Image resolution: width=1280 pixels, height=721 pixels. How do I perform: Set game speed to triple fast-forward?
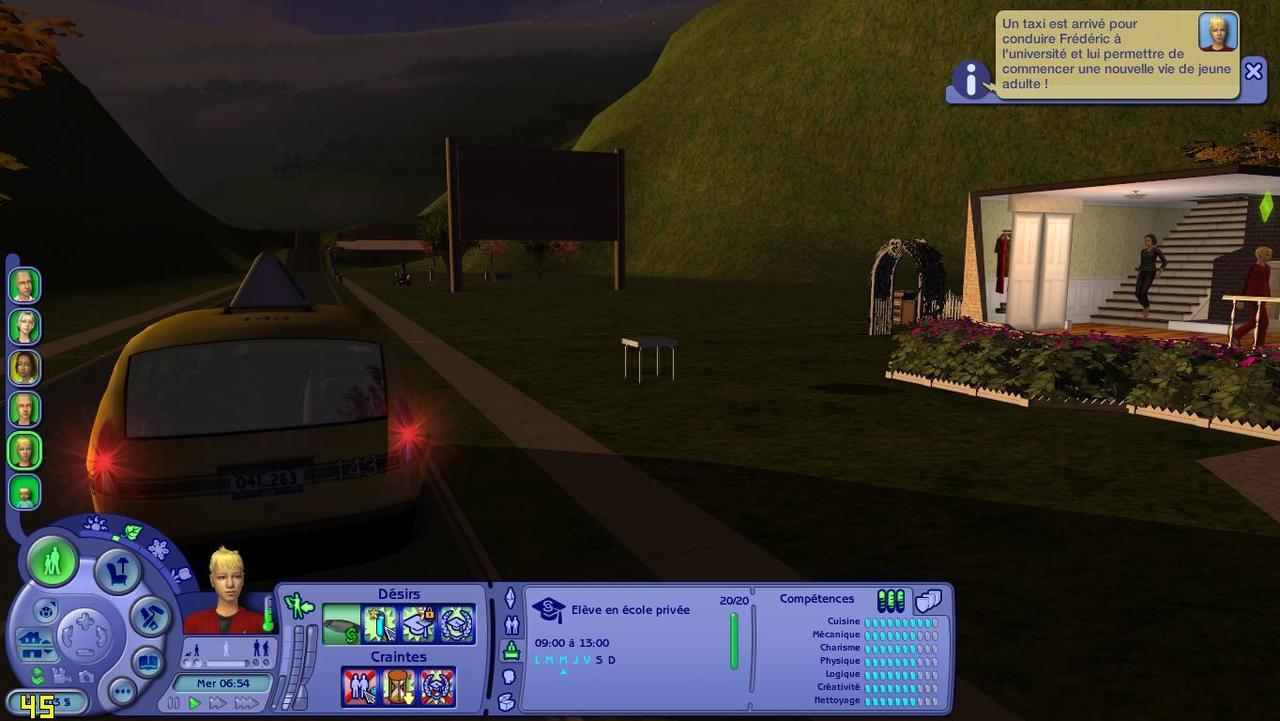click(245, 703)
